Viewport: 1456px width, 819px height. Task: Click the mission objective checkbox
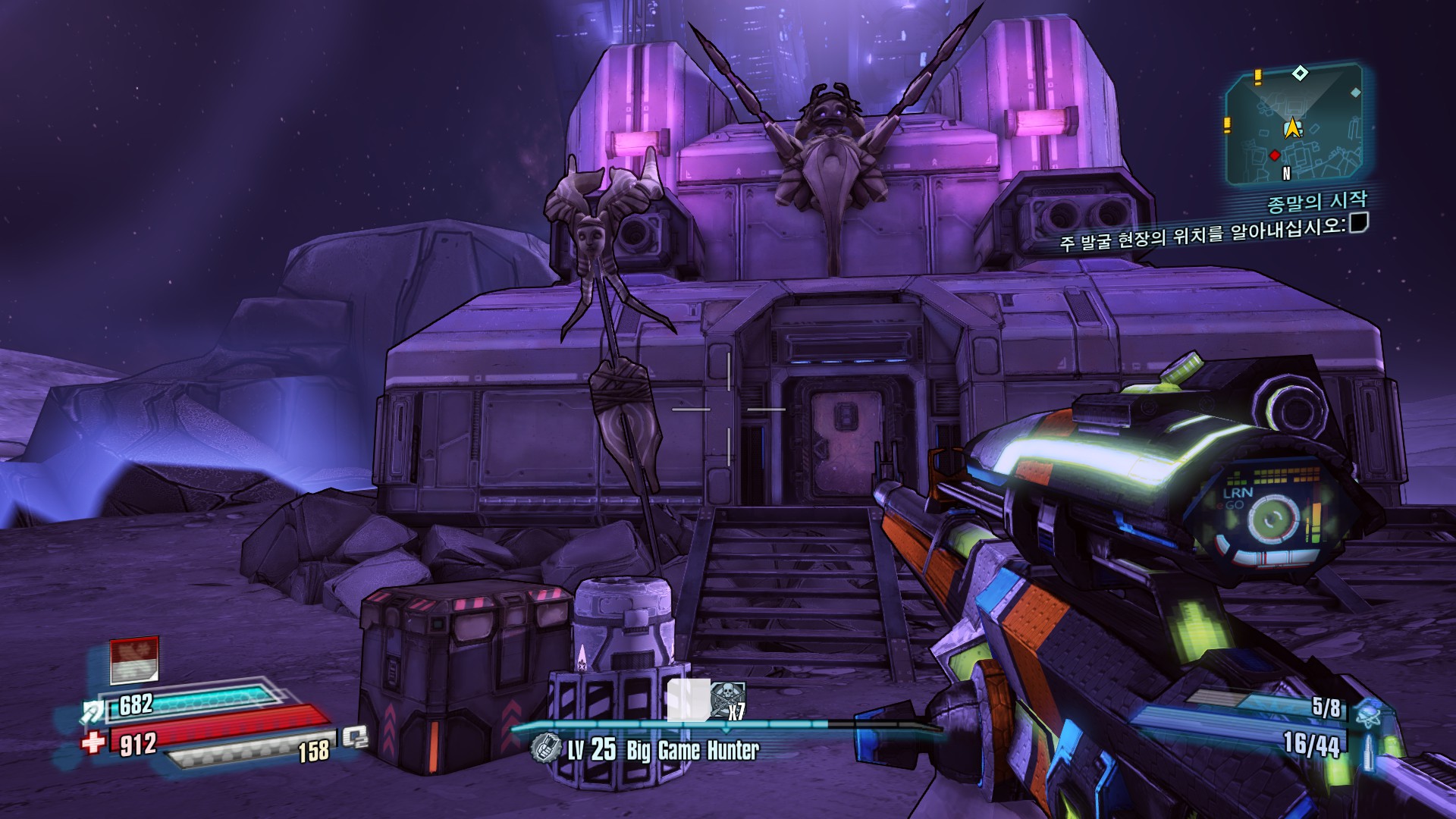tap(1358, 222)
